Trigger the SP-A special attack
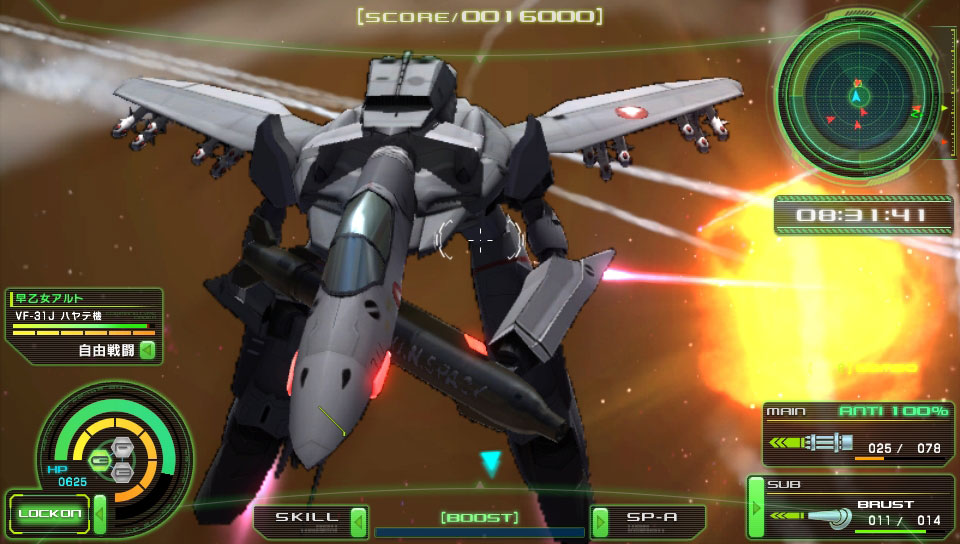Image resolution: width=960 pixels, height=544 pixels. point(652,519)
